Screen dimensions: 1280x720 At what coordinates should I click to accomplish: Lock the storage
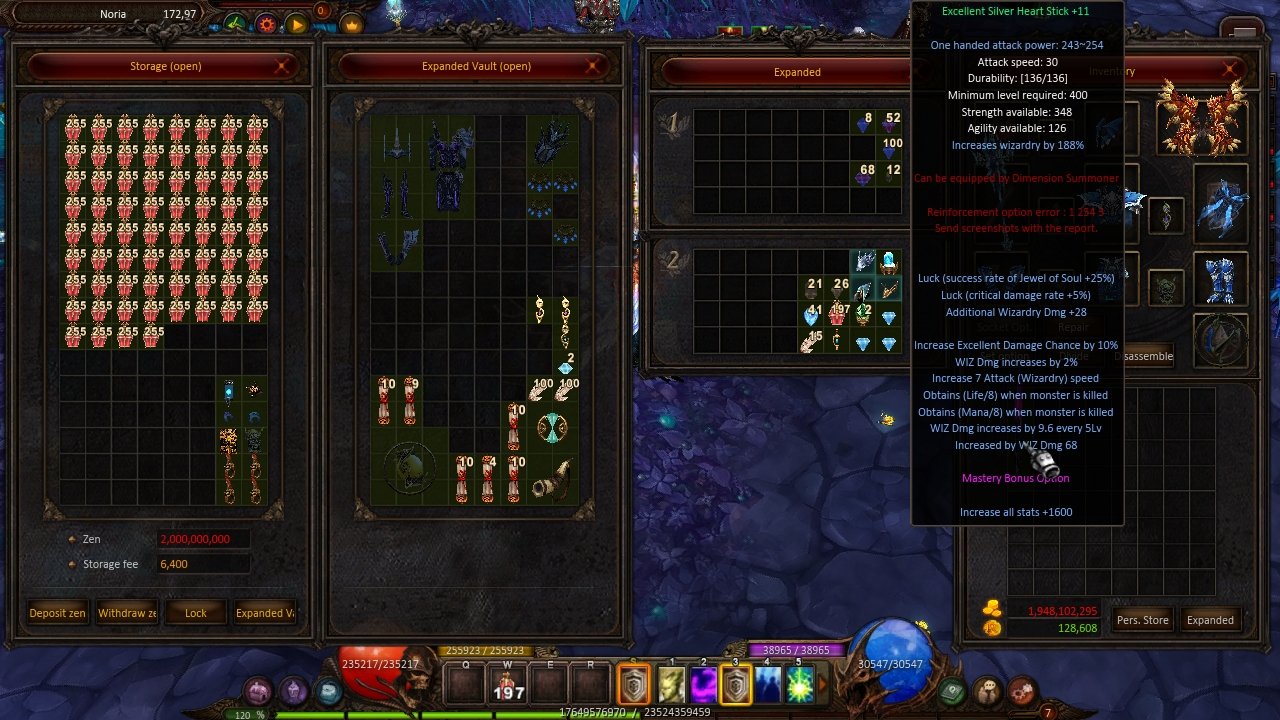196,613
